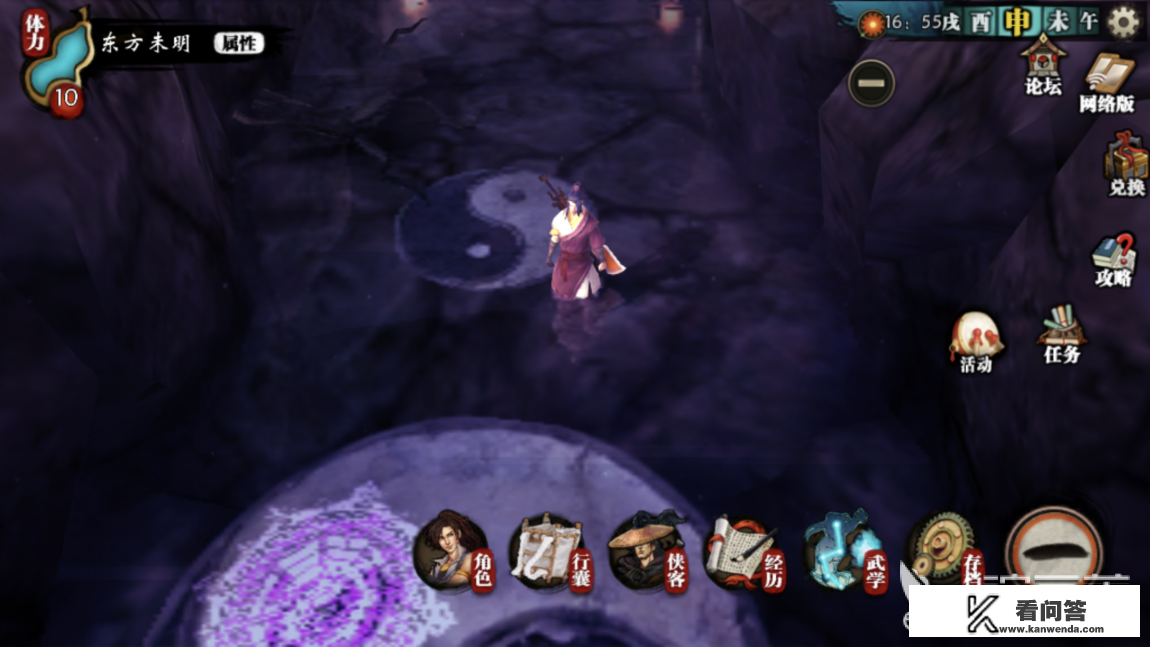Open the 活动 events menu
This screenshot has height=647, width=1150.
click(976, 342)
